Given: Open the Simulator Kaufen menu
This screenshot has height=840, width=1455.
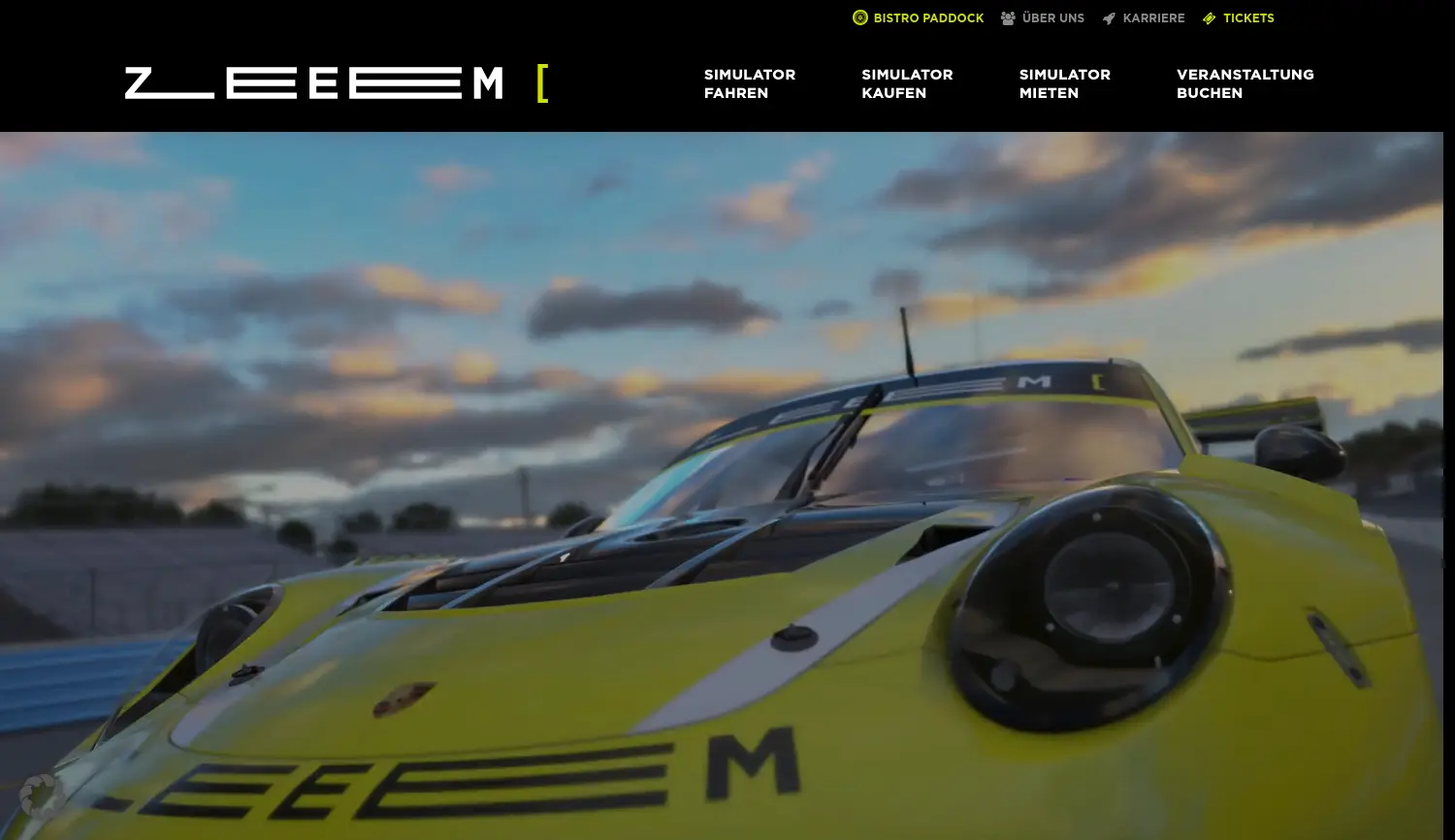Looking at the screenshot, I should click(x=906, y=83).
